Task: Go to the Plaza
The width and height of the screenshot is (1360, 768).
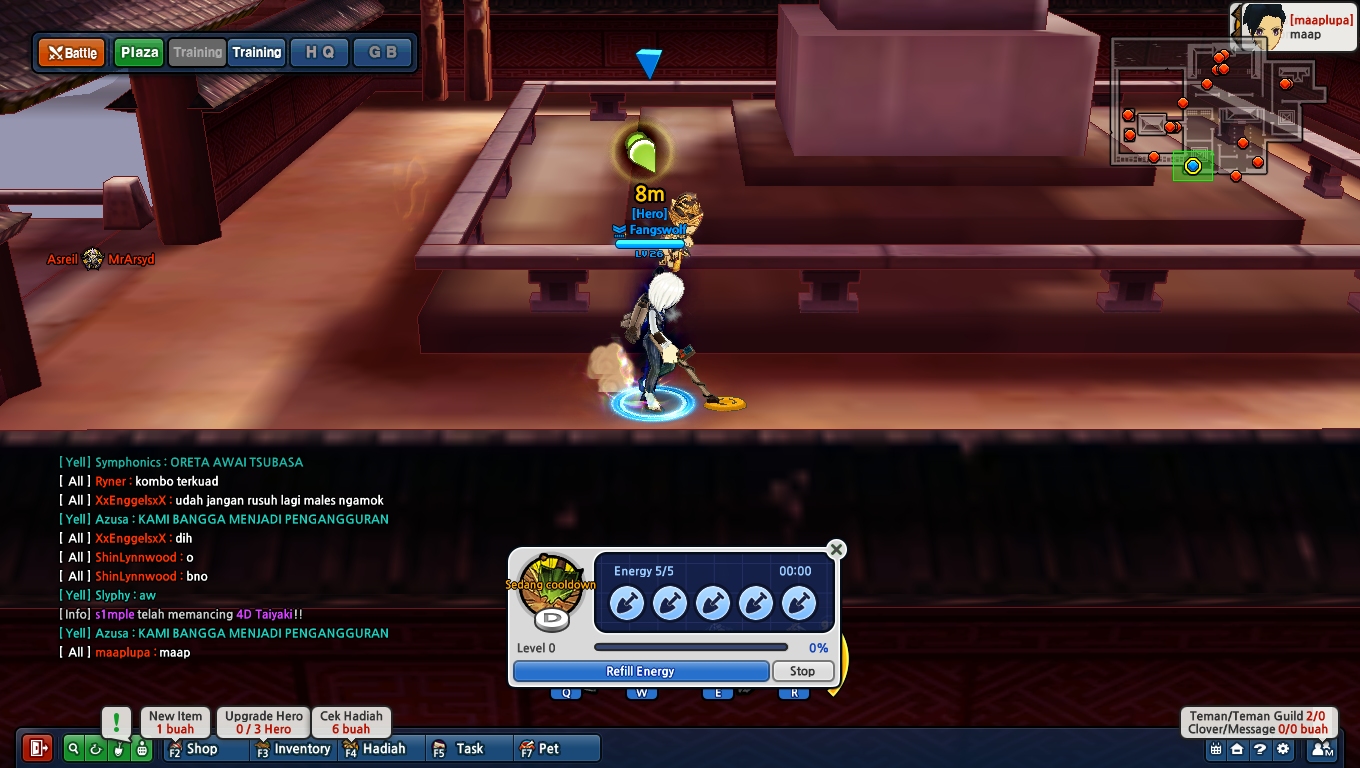Action: click(x=139, y=53)
